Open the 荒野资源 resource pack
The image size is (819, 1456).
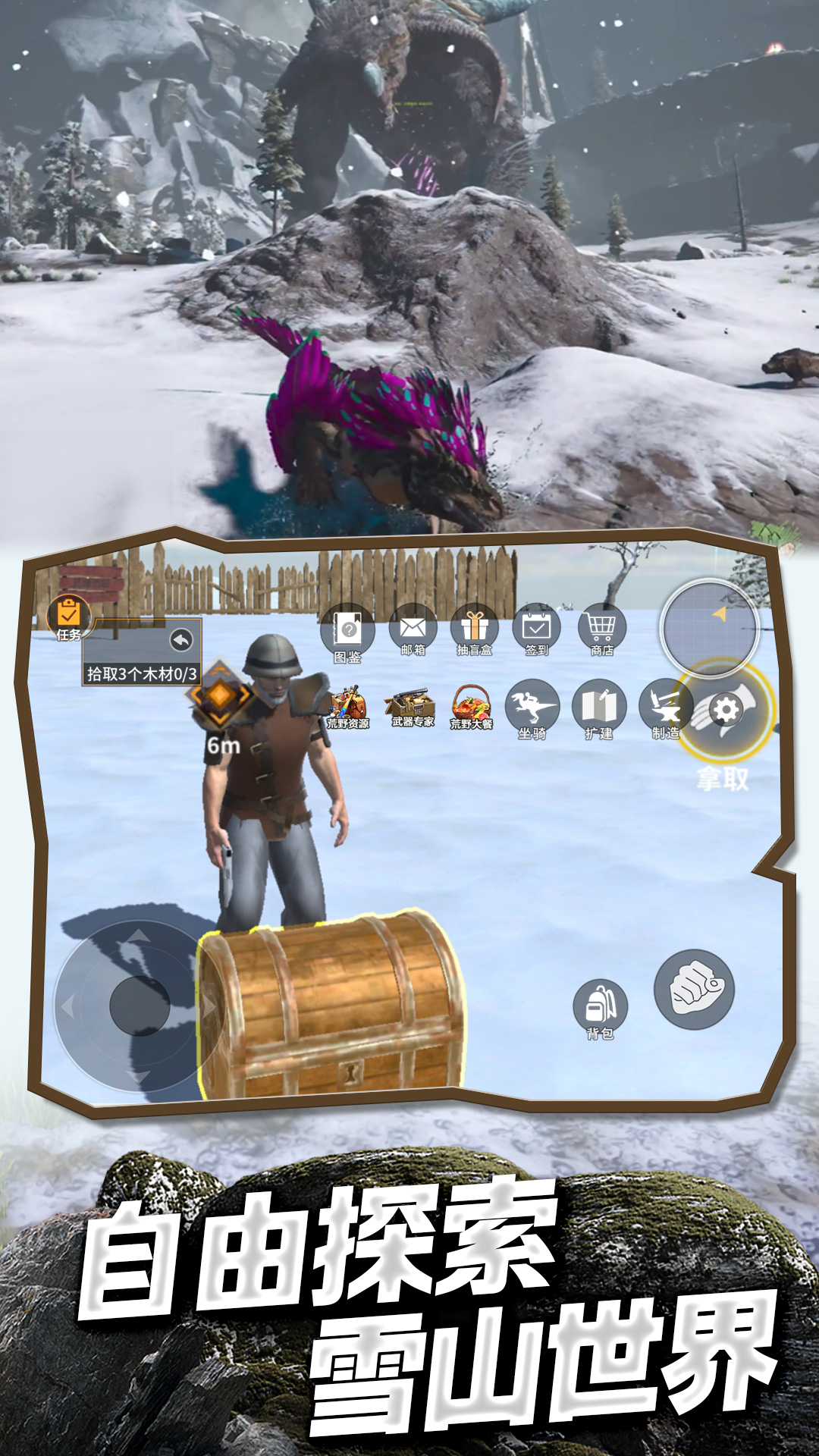[x=348, y=708]
